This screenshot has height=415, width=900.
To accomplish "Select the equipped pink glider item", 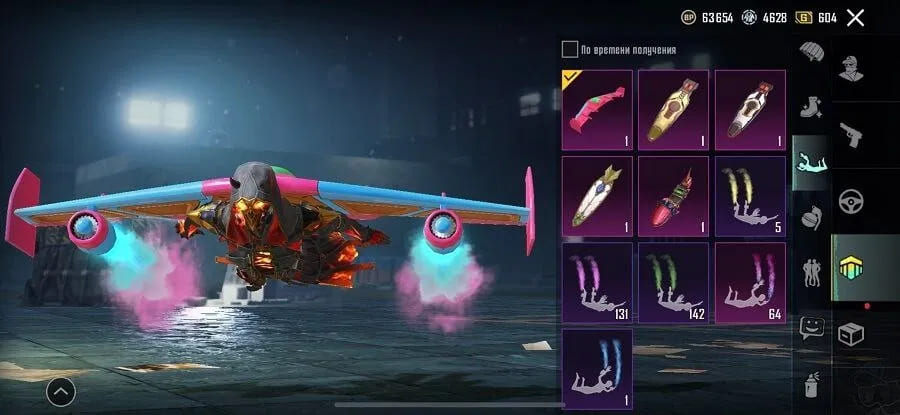I will 597,110.
